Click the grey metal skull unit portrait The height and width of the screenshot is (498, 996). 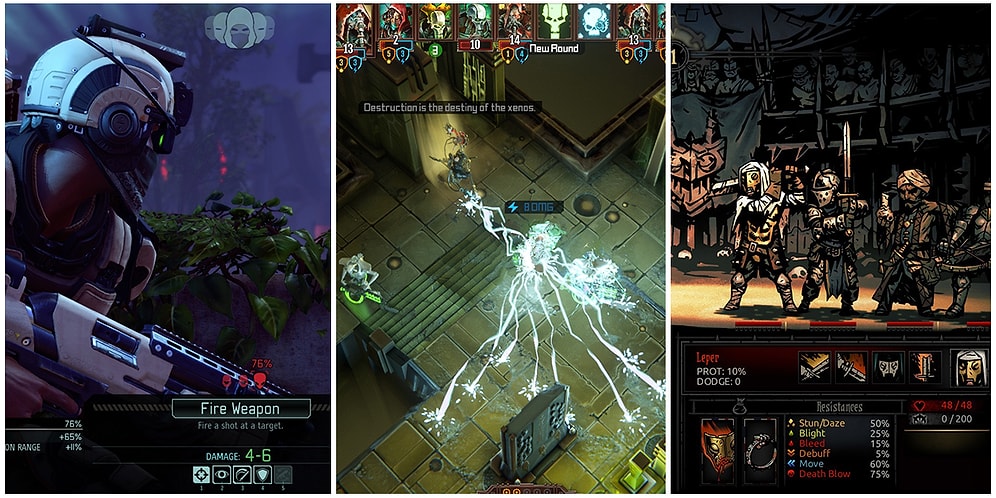pyautogui.click(x=473, y=20)
